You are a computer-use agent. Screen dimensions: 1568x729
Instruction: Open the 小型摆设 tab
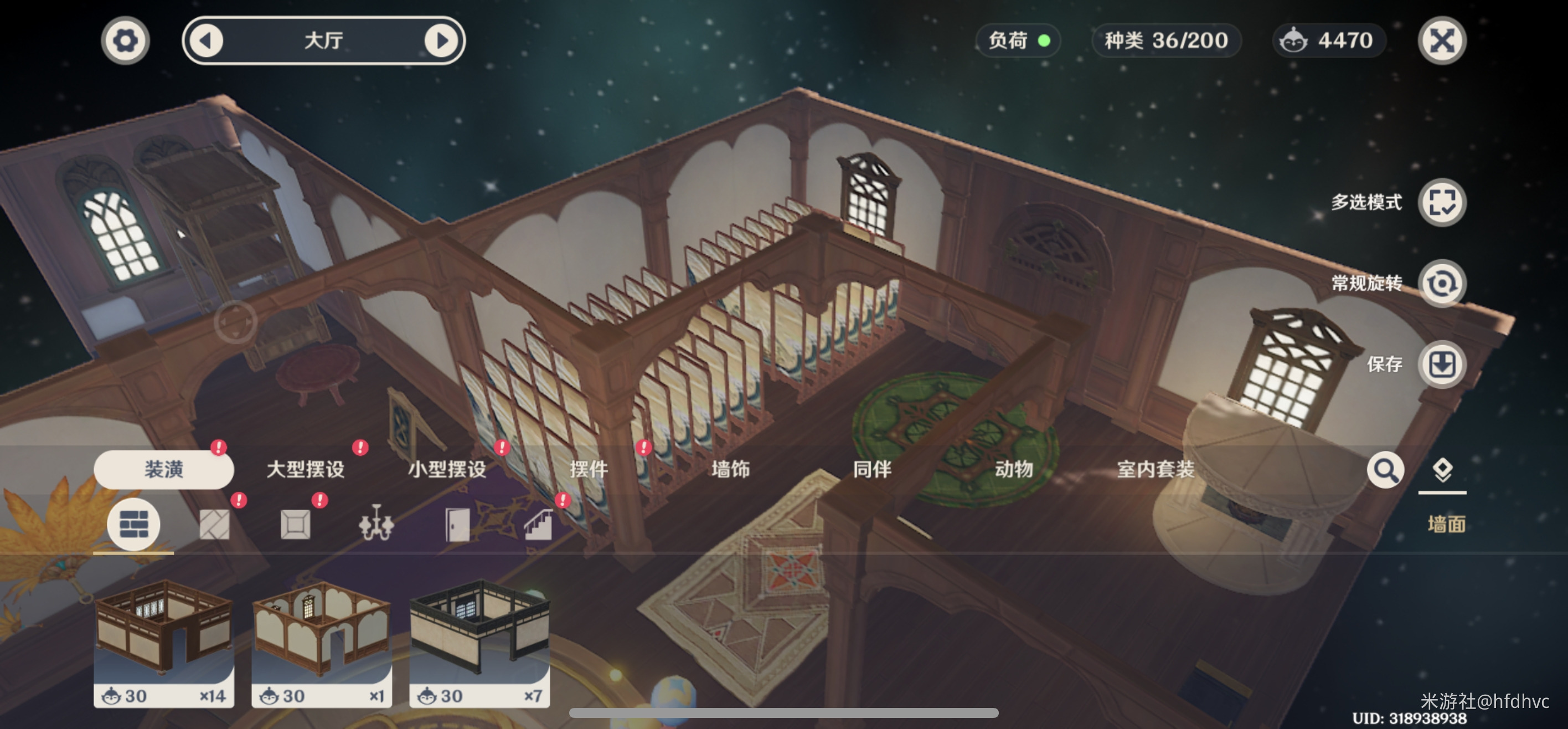click(447, 469)
